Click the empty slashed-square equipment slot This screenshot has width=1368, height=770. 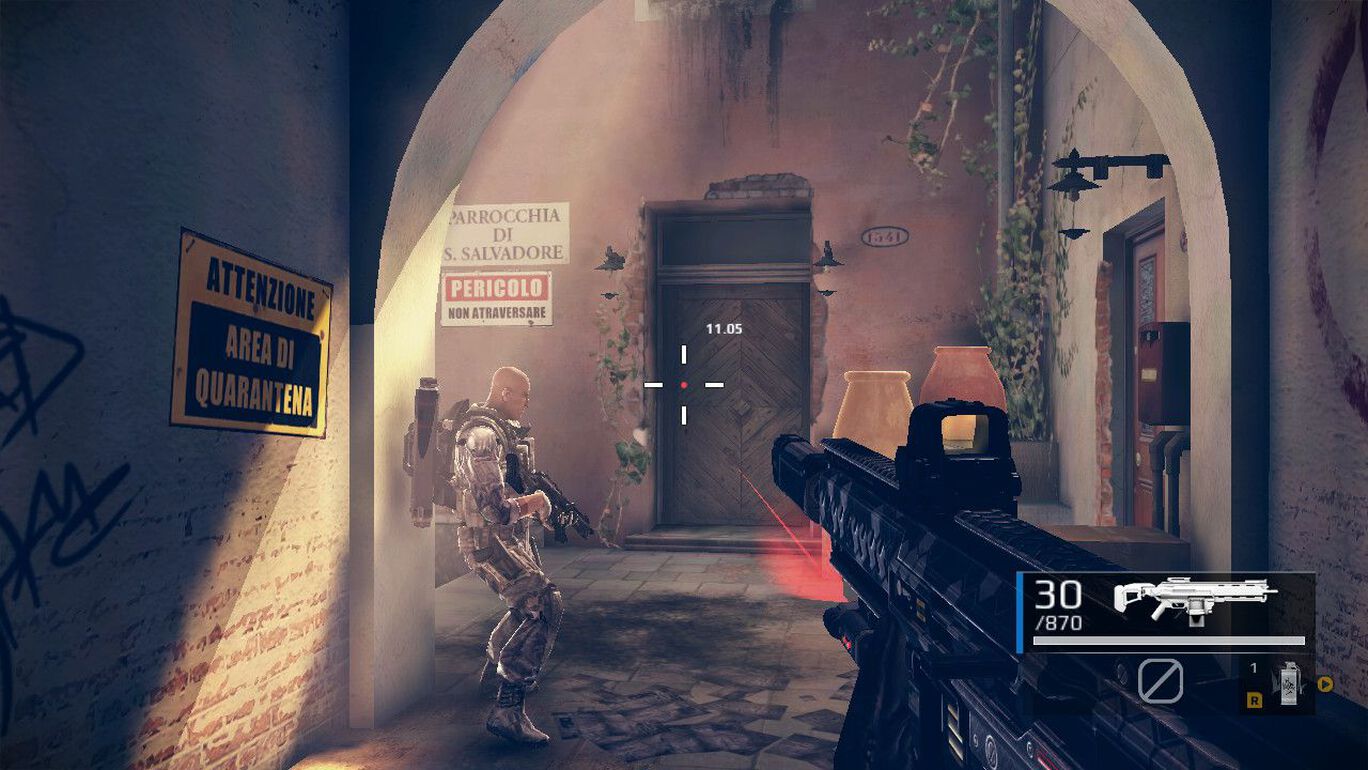point(1160,682)
